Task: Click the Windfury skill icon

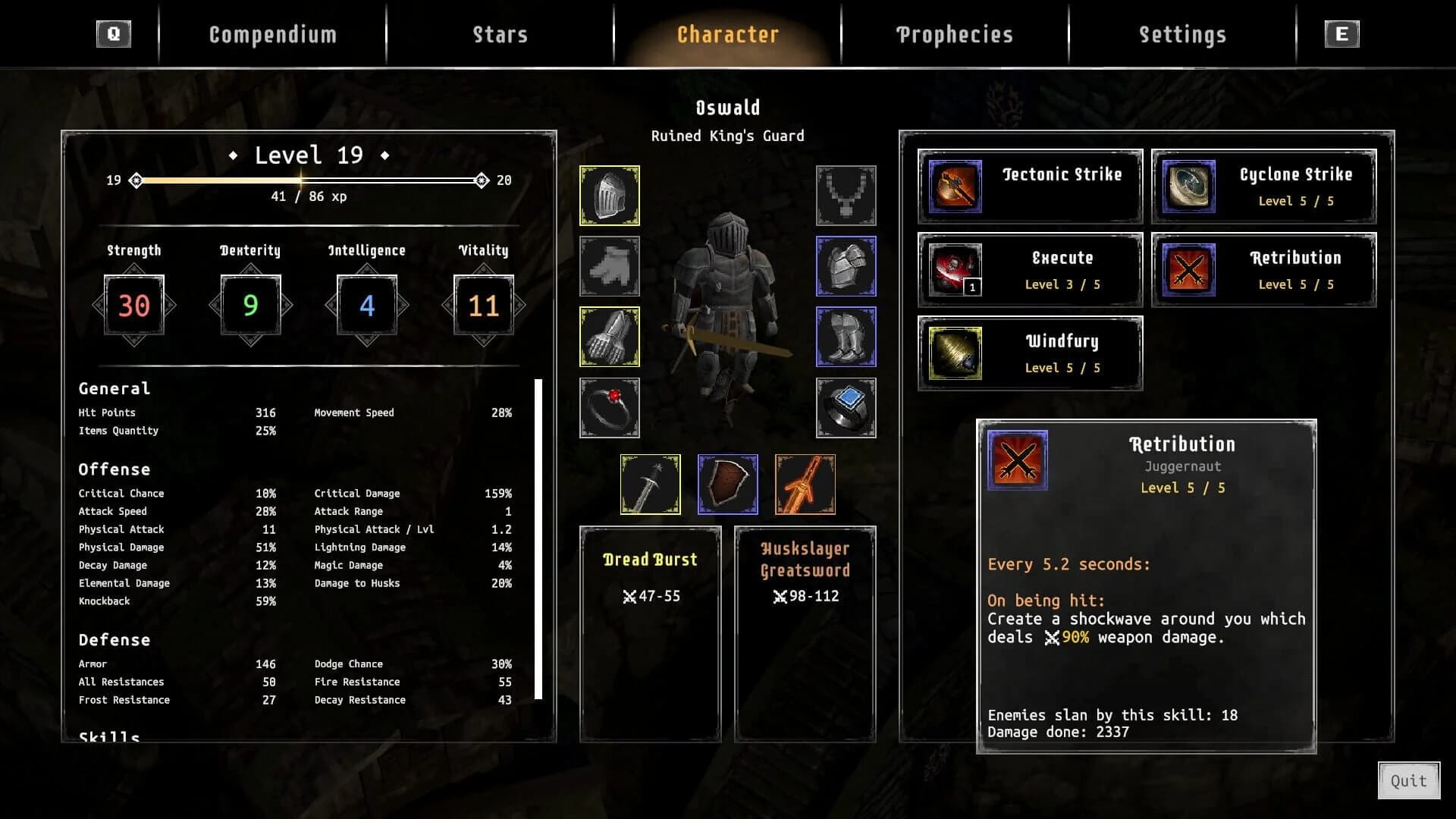Action: (954, 353)
